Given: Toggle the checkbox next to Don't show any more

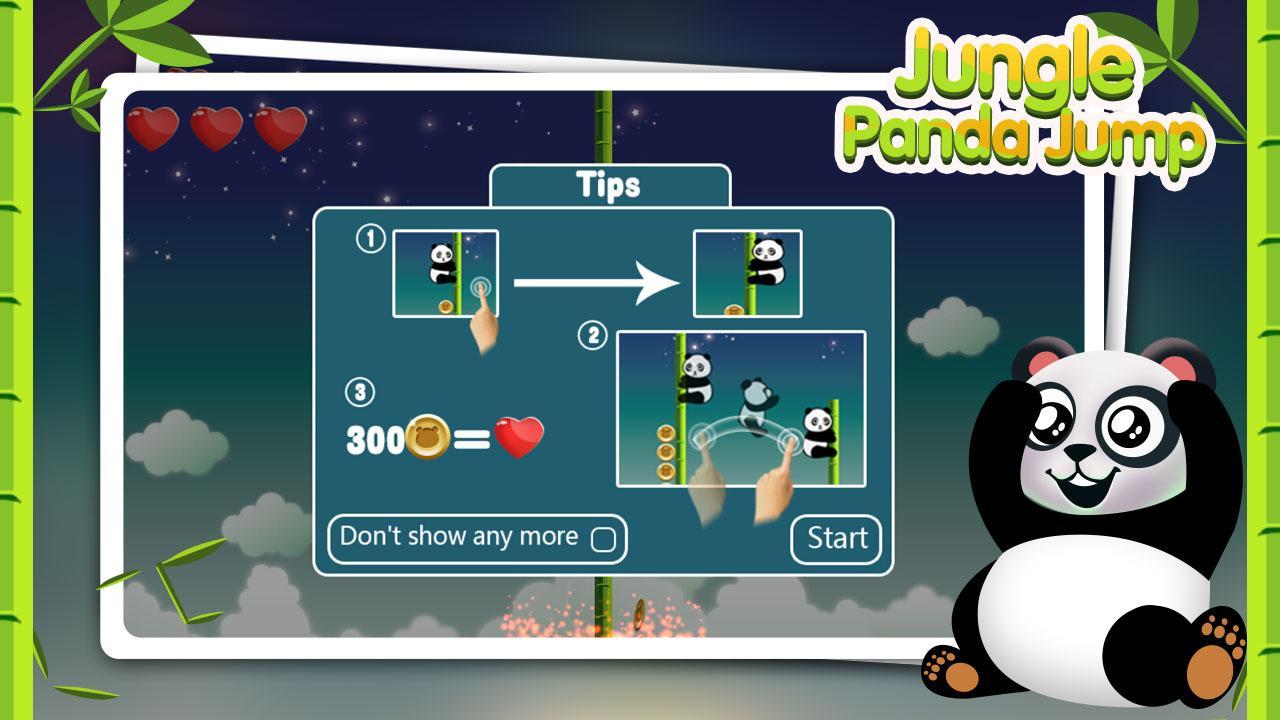Looking at the screenshot, I should pyautogui.click(x=605, y=537).
